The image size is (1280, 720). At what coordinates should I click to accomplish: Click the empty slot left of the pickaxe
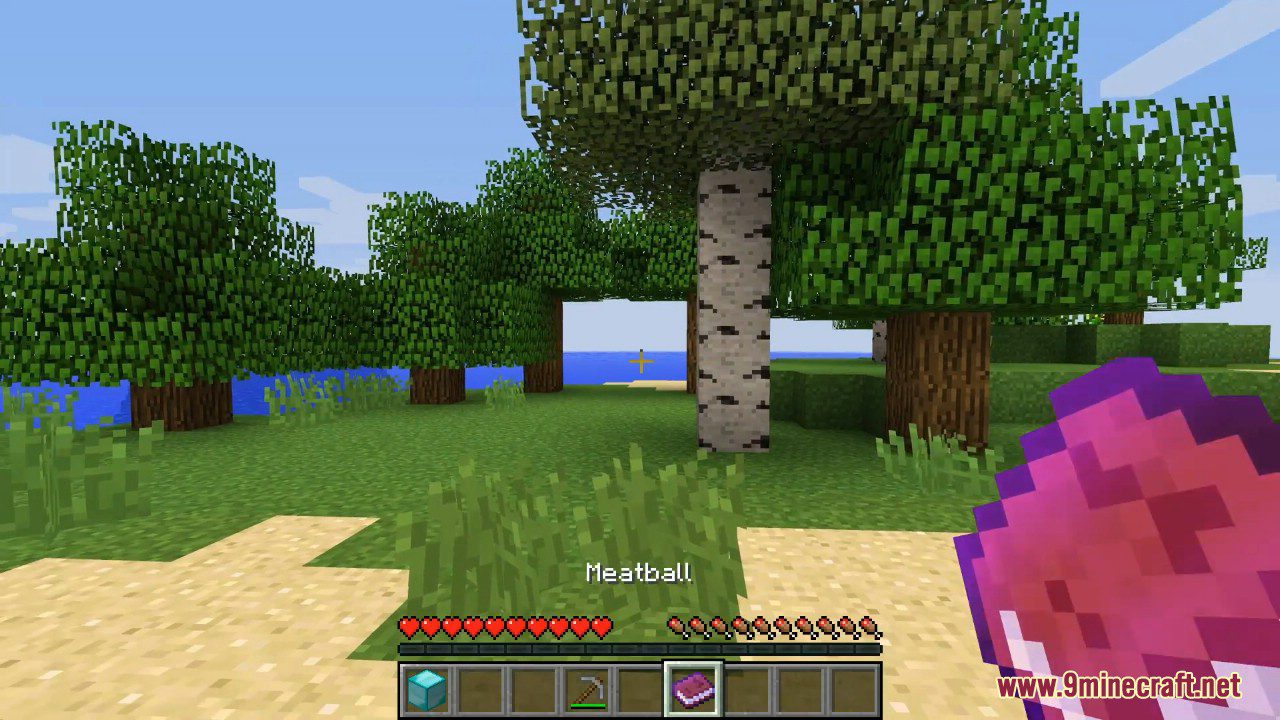pyautogui.click(x=533, y=688)
